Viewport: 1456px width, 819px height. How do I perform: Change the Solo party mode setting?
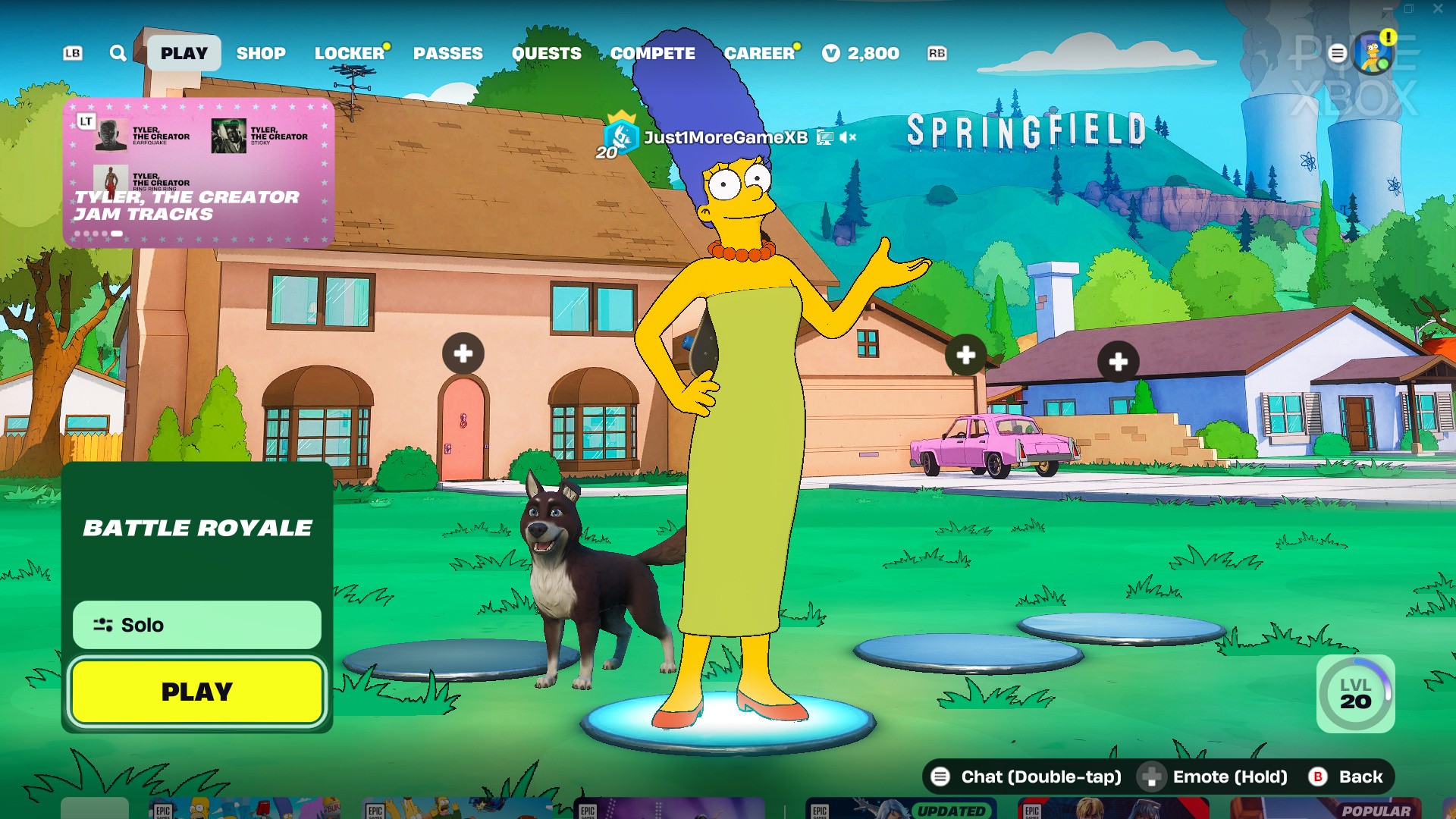pyautogui.click(x=197, y=625)
